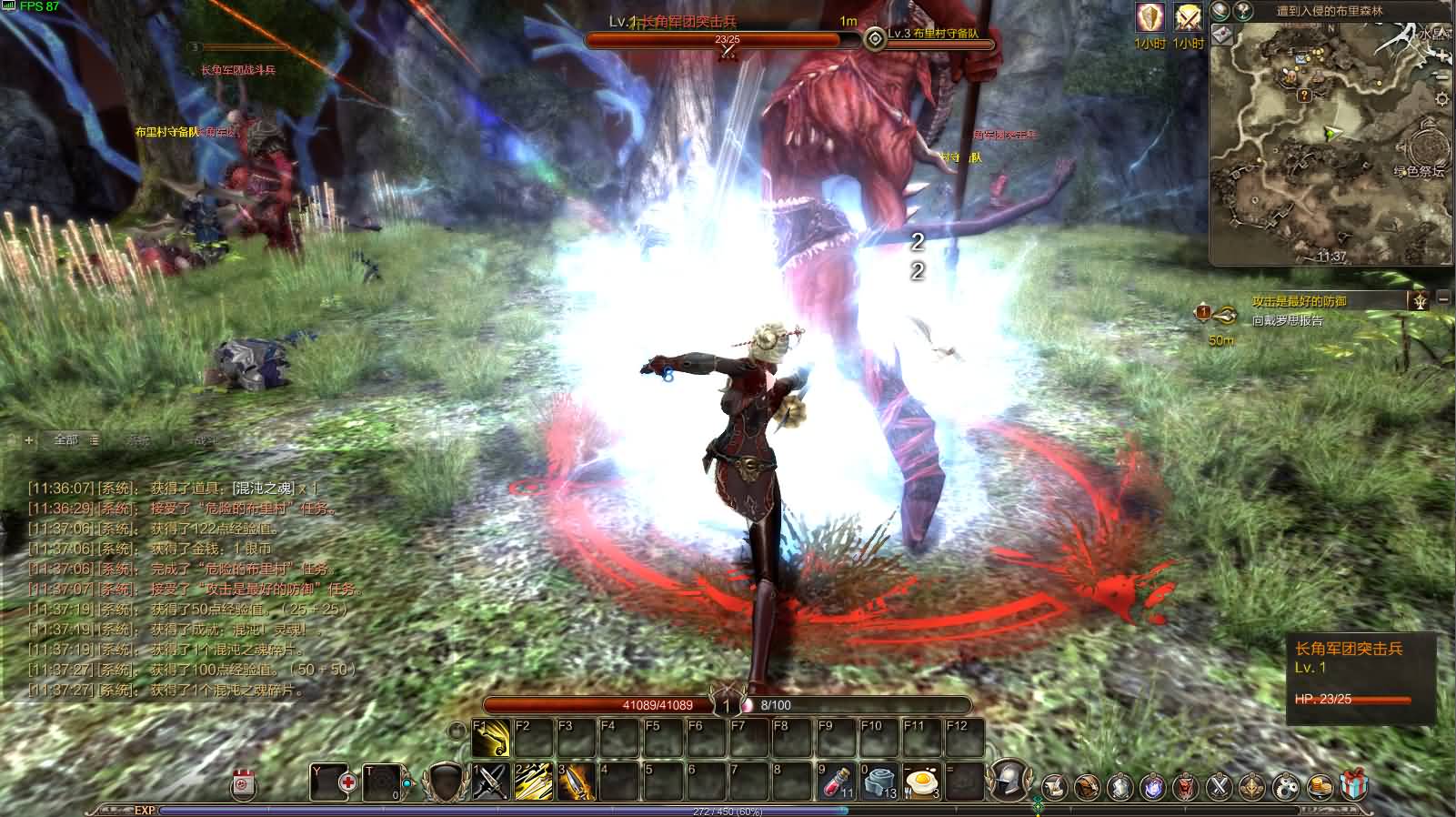The height and width of the screenshot is (817, 1456).
Task: Open the gears settings icon
Action: [1285, 785]
